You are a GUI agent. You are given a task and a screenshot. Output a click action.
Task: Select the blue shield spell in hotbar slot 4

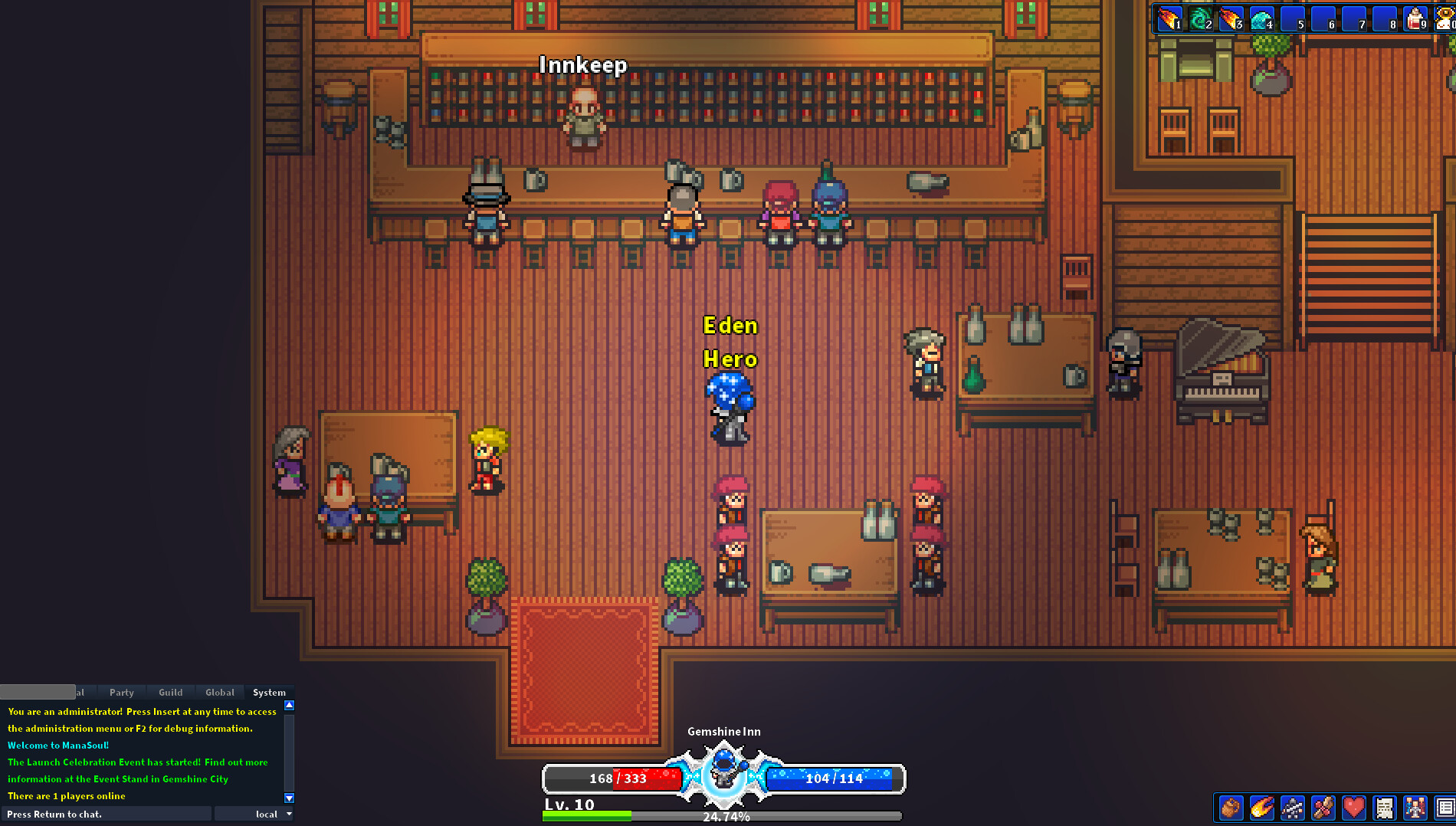[x=1261, y=18]
